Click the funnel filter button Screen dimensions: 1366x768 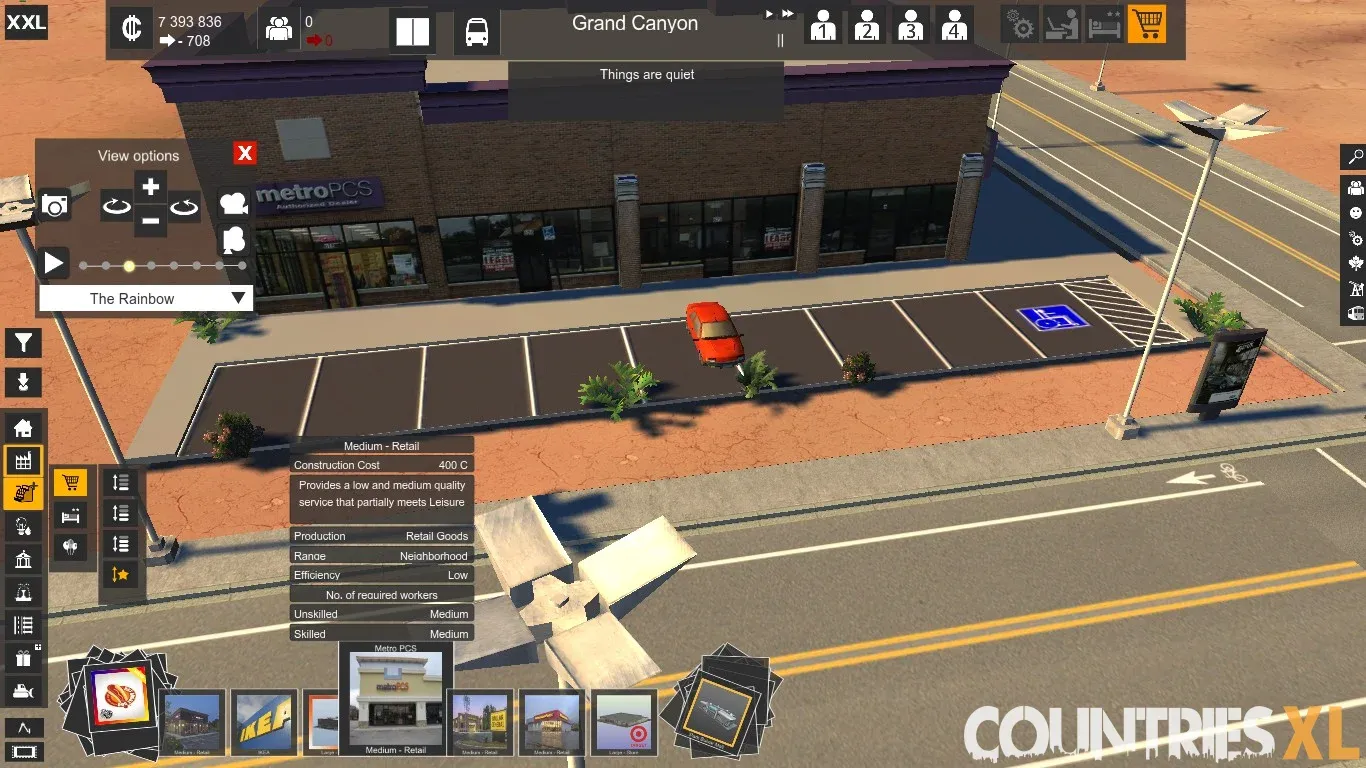23,343
